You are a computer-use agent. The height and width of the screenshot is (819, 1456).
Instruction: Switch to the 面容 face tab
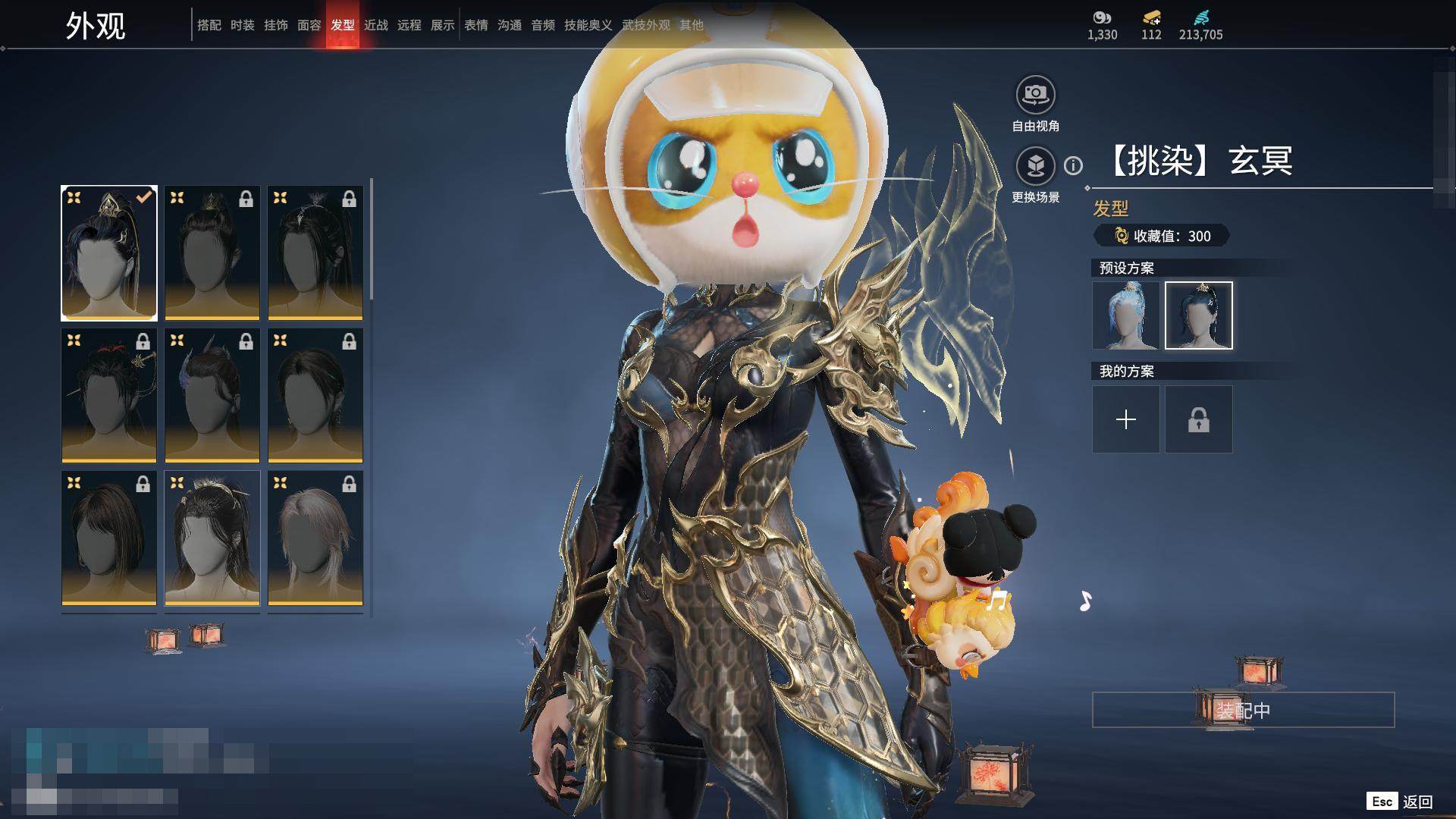[309, 25]
